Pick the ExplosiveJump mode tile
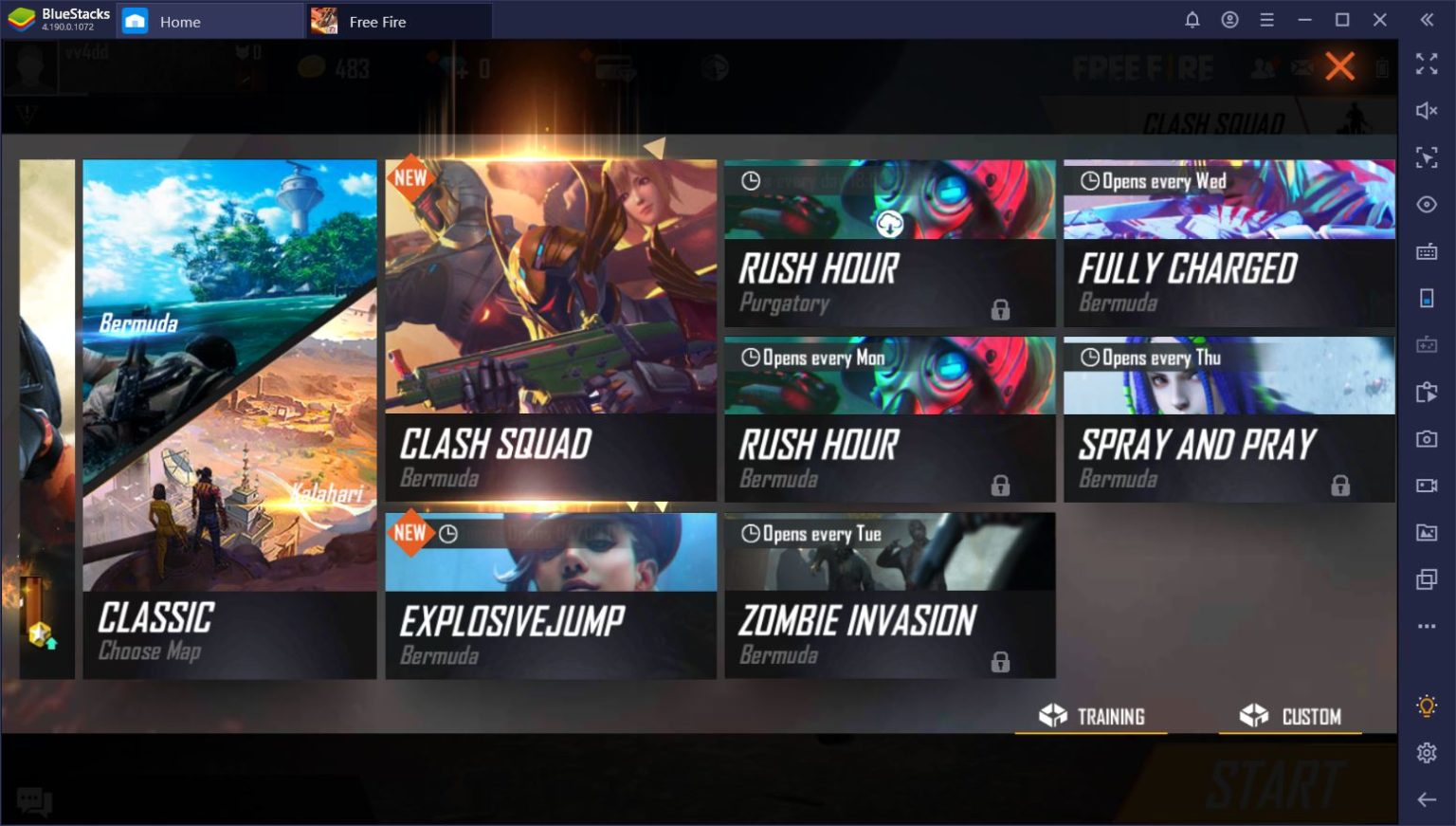The height and width of the screenshot is (826, 1456). (x=550, y=595)
